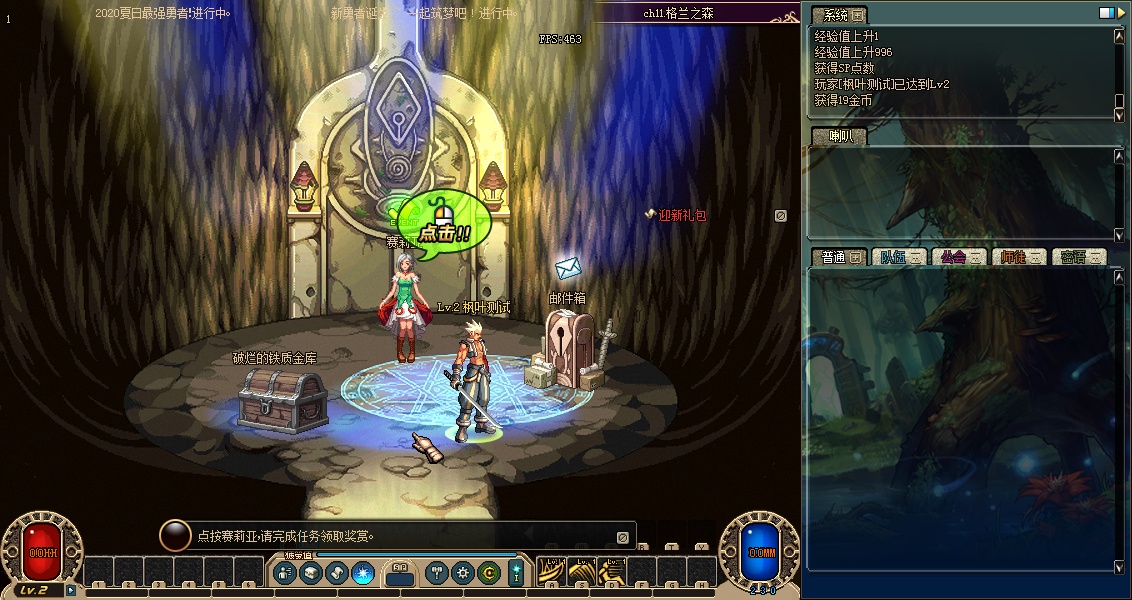Viewport: 1132px width, 600px height.
Task: Select the 普通 normal chat tab
Action: [x=834, y=257]
